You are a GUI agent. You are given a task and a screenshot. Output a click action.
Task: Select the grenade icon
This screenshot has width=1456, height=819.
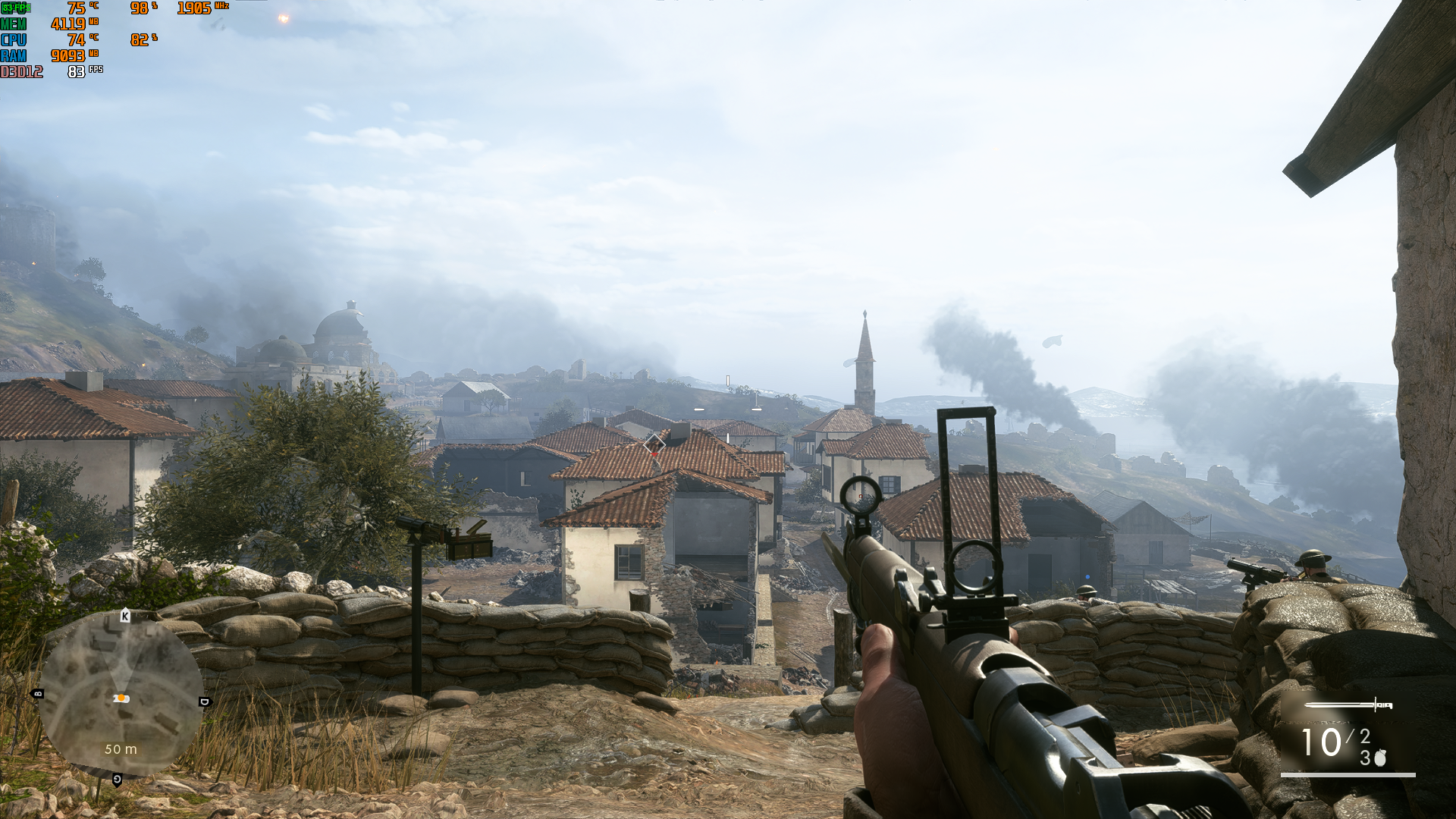[x=1379, y=758]
